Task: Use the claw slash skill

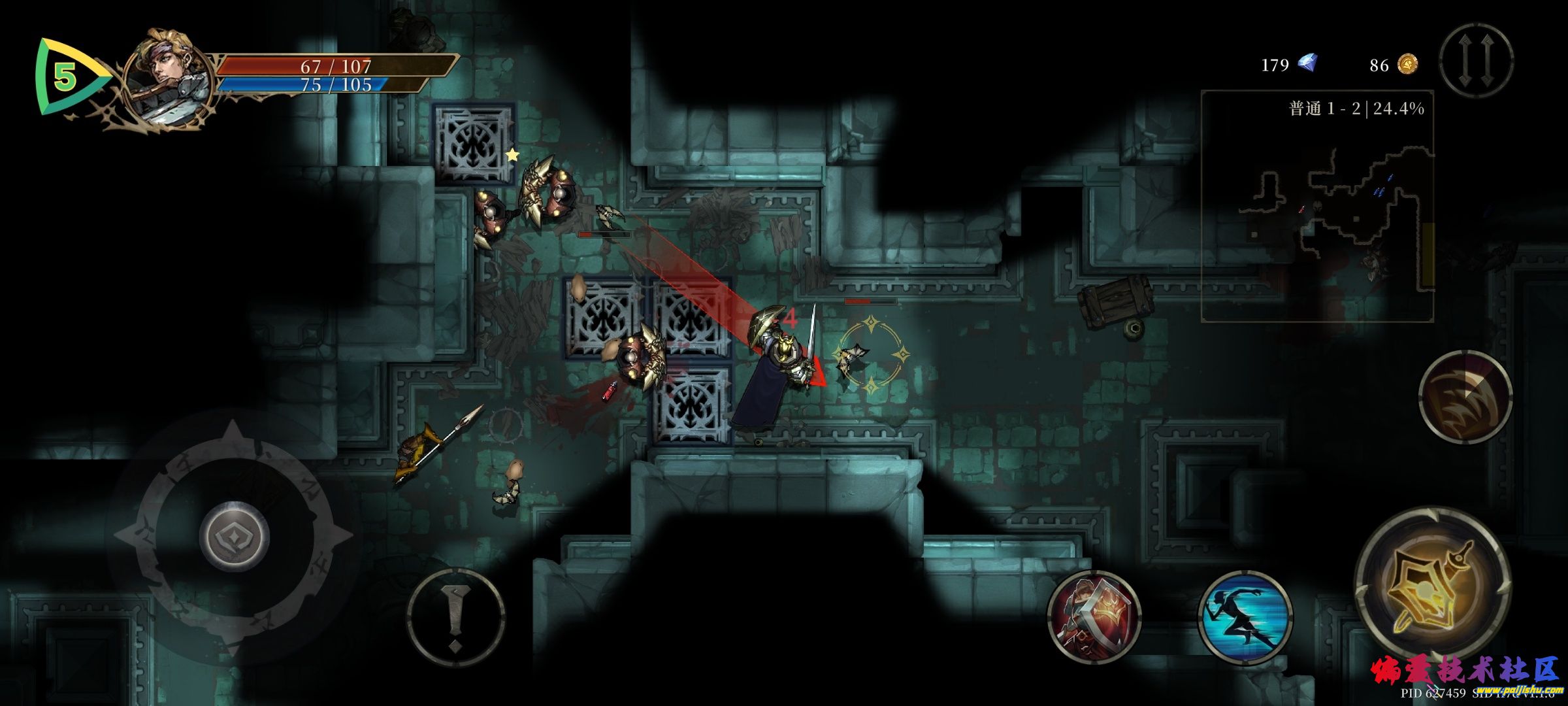Action: 1465,397
